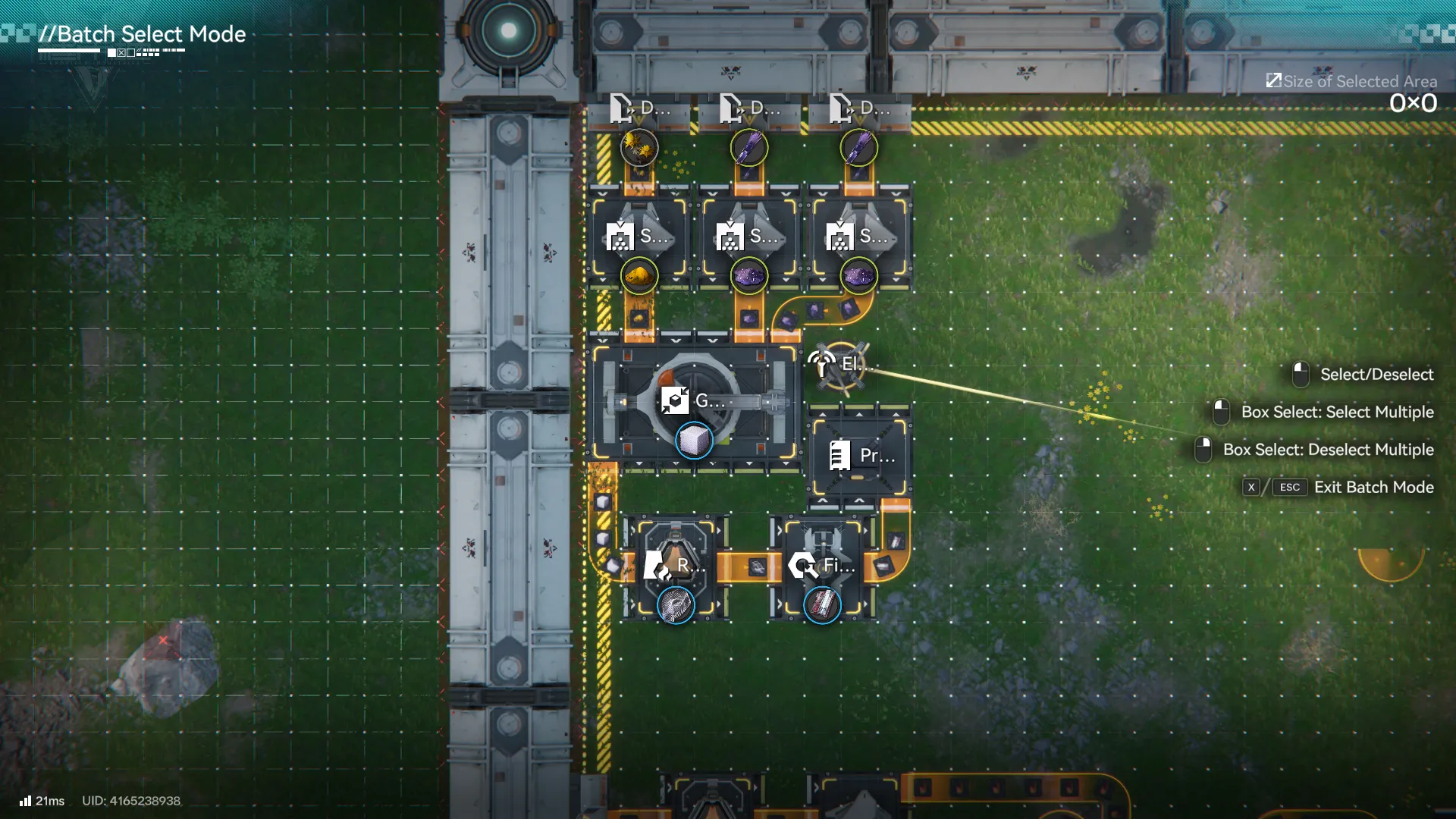This screenshot has width=1456, height=819.
Task: Toggle the yellow sulfur output selector on the Smelter
Action: (x=637, y=275)
